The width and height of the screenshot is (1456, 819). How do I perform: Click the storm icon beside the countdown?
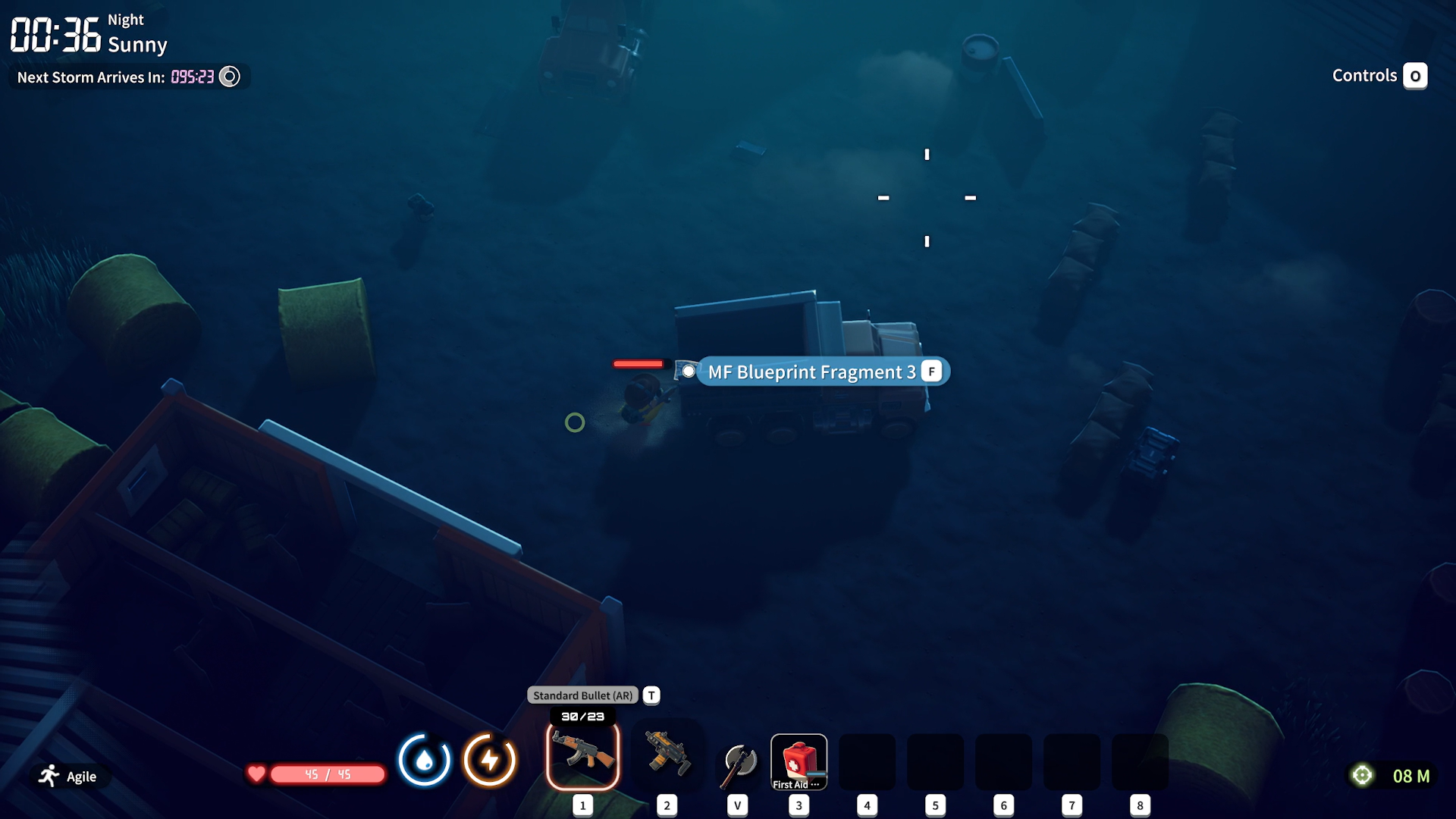(x=230, y=77)
